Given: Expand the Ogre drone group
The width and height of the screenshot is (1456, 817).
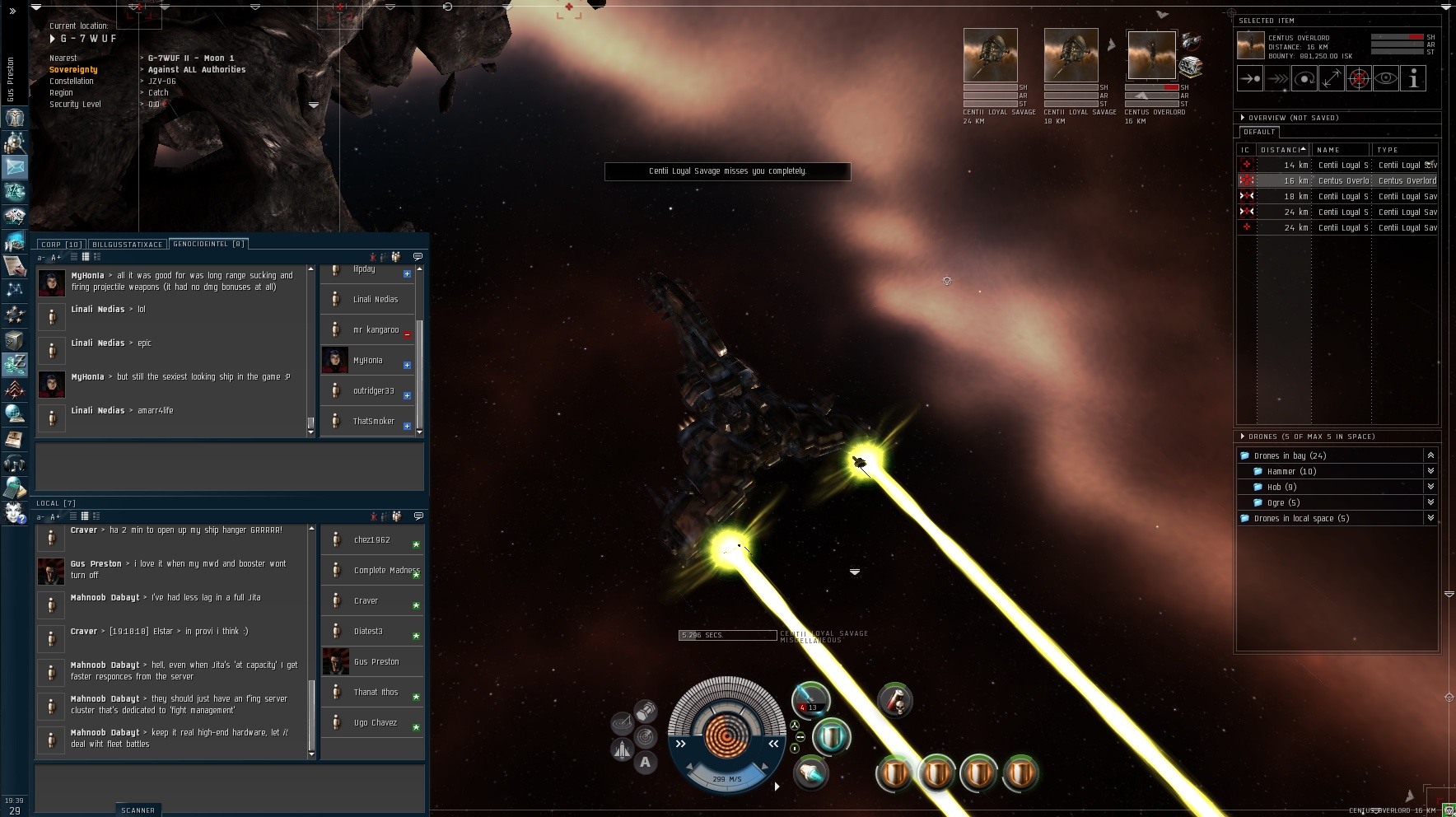Looking at the screenshot, I should click(x=1430, y=502).
